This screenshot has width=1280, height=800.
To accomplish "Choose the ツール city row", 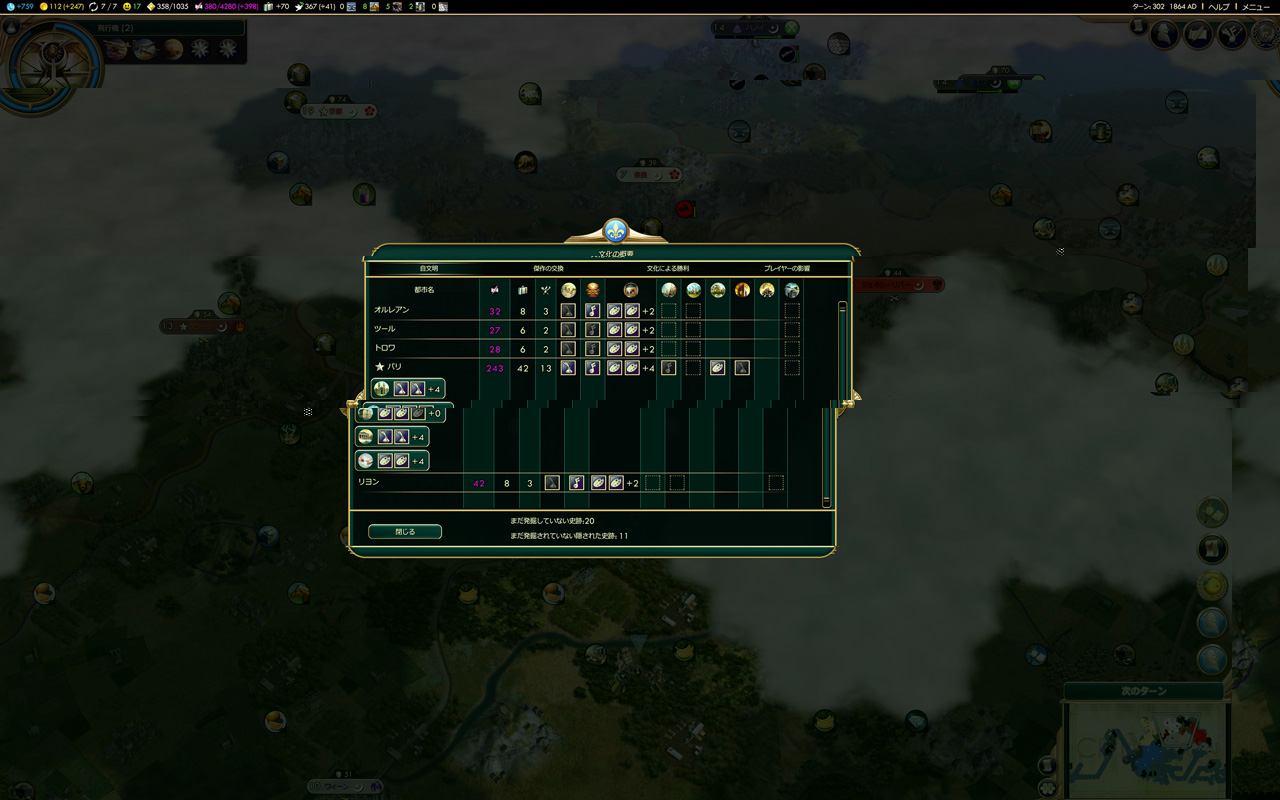I will pyautogui.click(x=384, y=330).
